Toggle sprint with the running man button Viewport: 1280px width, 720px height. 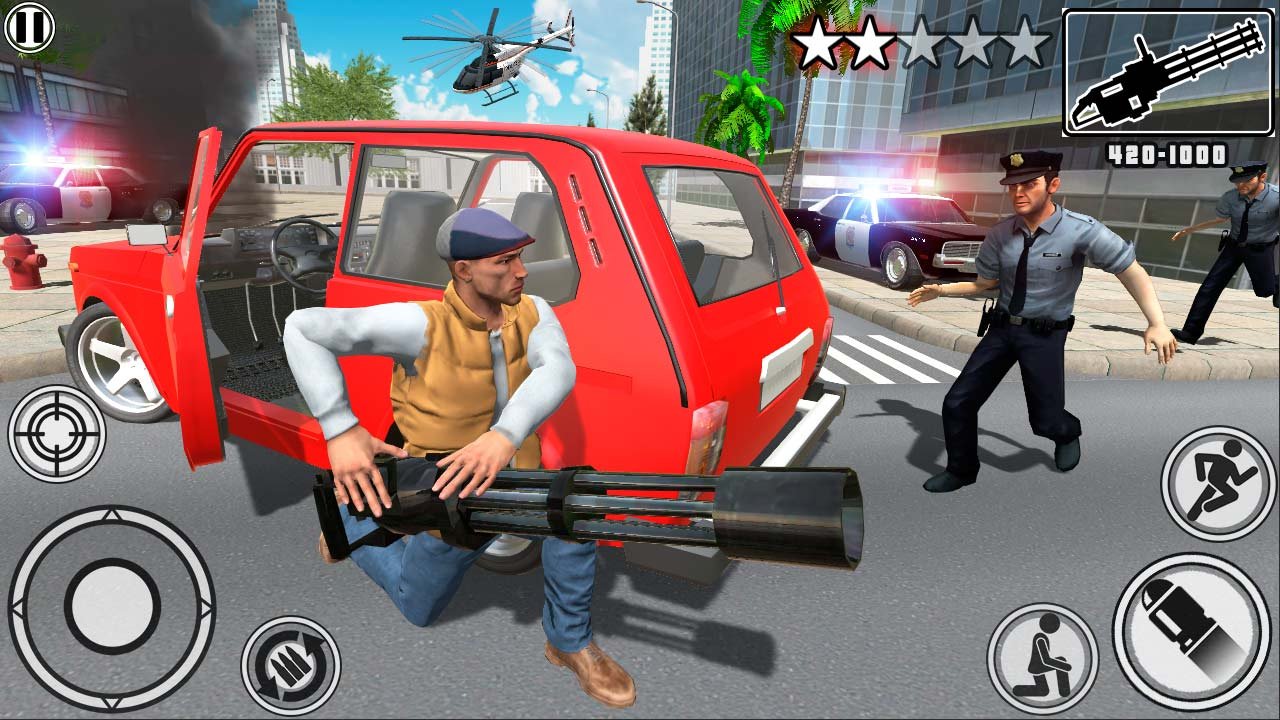tap(1218, 483)
